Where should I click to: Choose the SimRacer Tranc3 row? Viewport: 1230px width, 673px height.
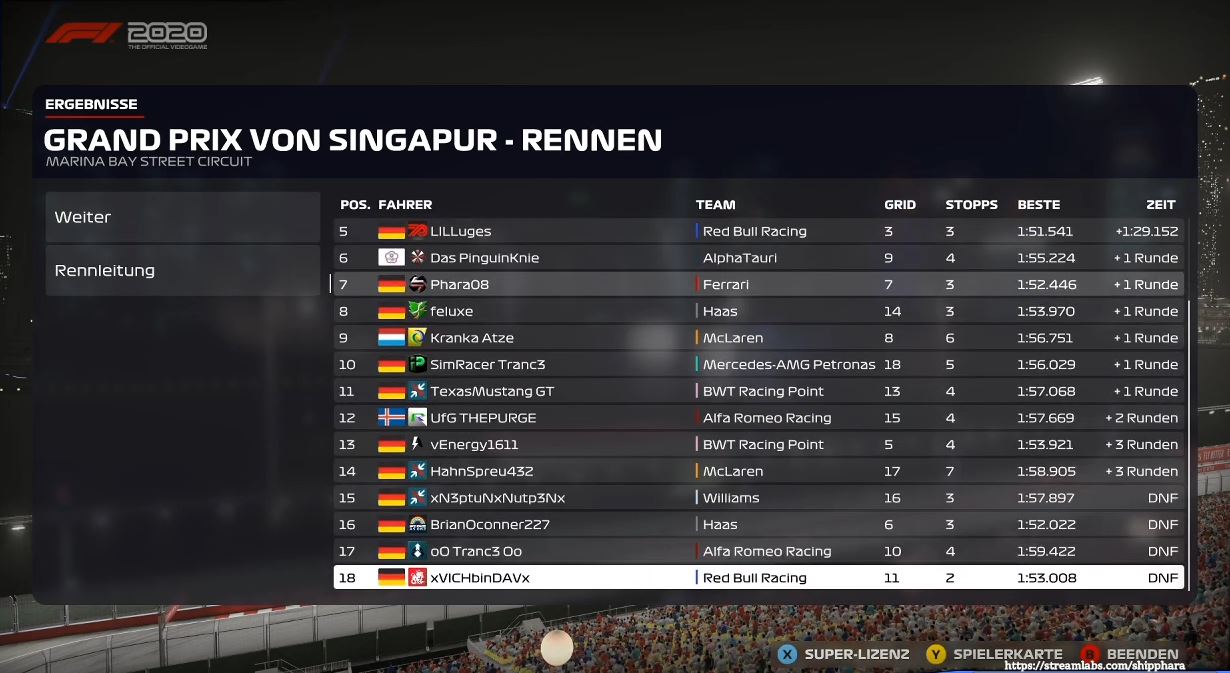(758, 365)
